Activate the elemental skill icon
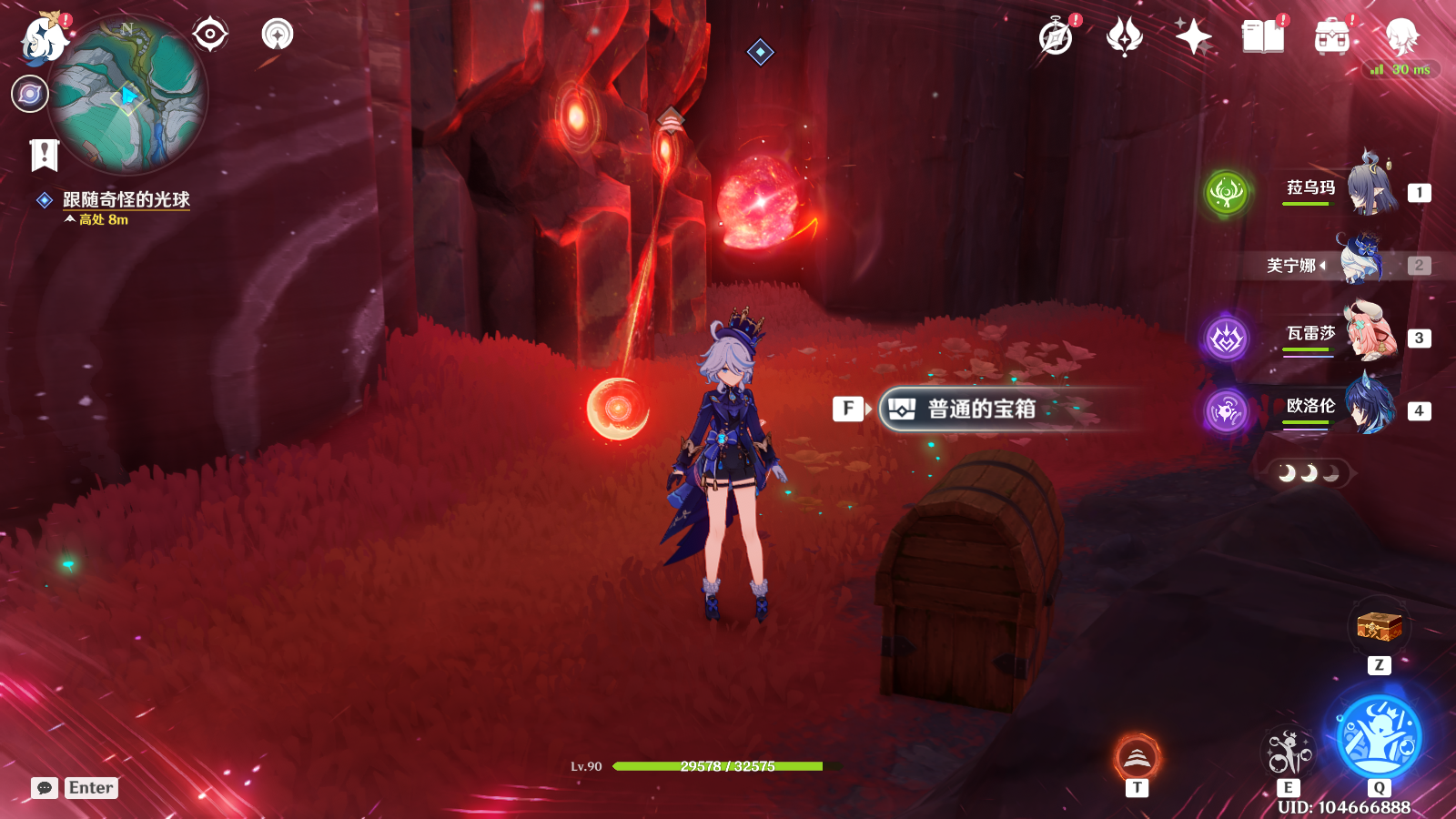The width and height of the screenshot is (1456, 819). click(1289, 753)
